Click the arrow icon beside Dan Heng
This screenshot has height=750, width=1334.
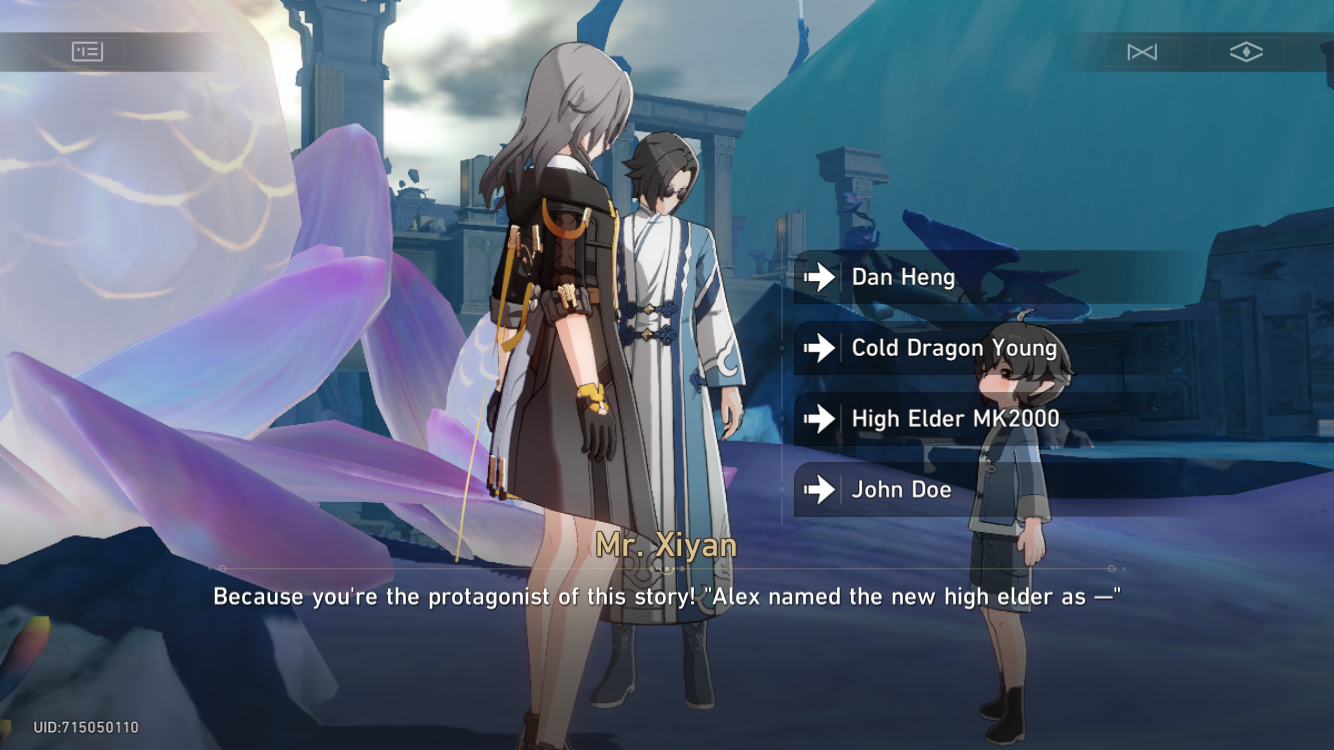(818, 277)
